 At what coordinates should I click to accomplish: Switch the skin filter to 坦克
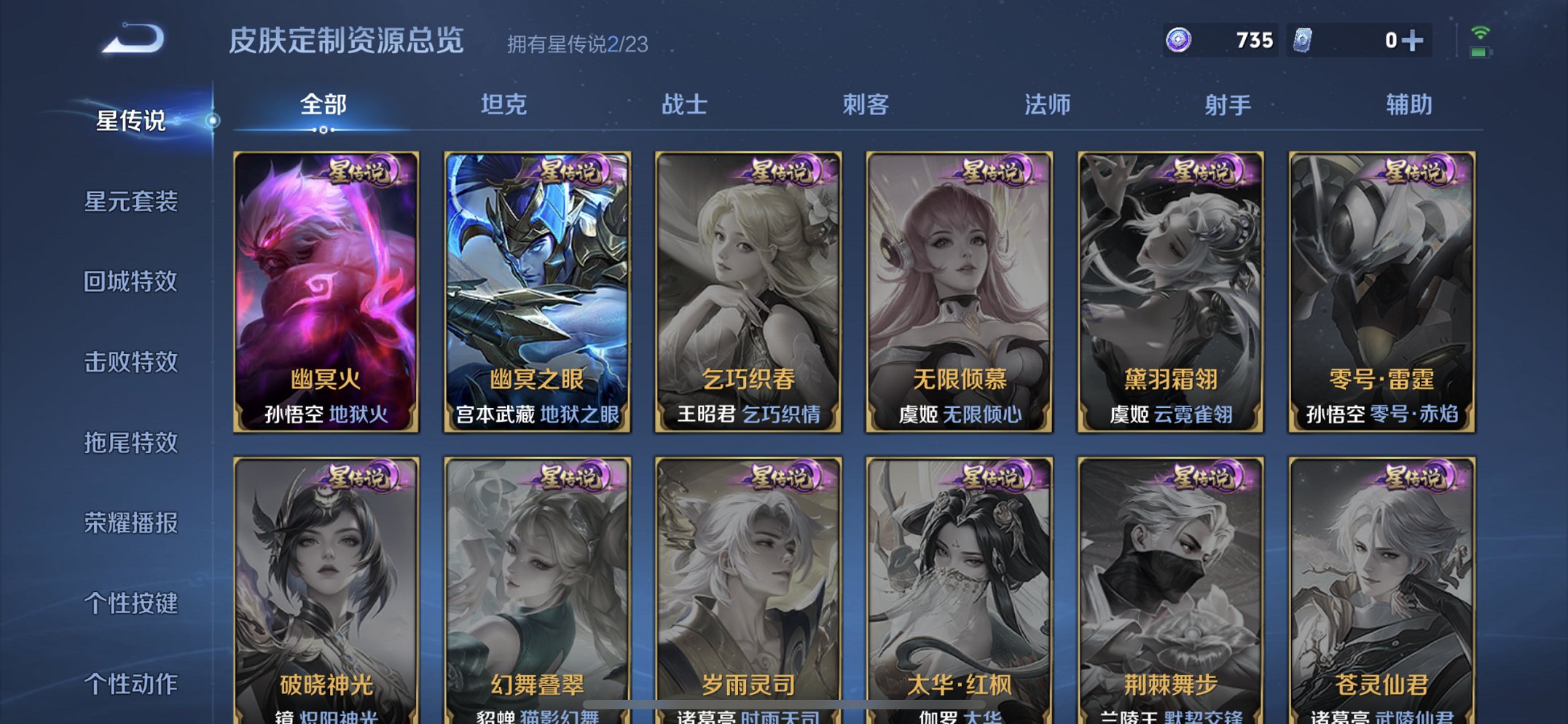[503, 105]
